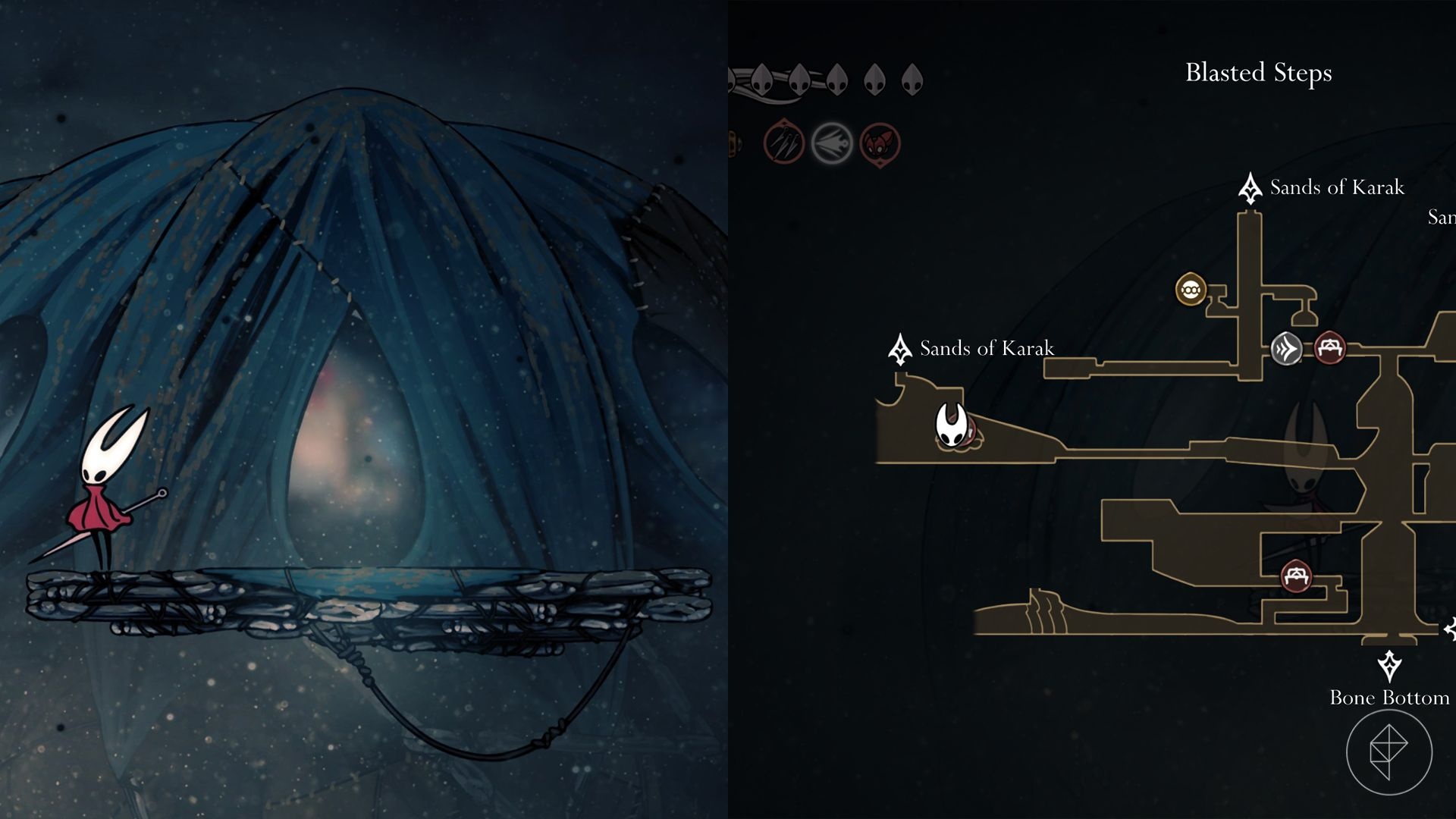Pick the bench marker below Hornet's faded silhouette
Image resolution: width=1456 pixels, height=819 pixels.
click(x=1296, y=576)
